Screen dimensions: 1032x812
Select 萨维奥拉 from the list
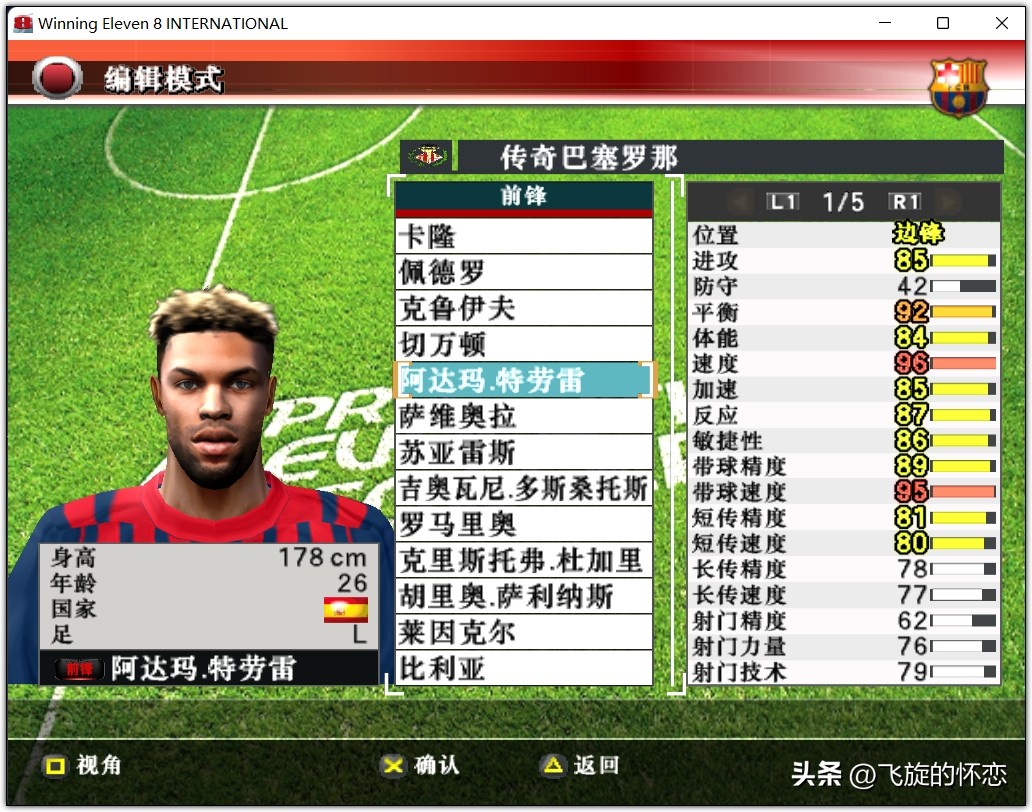click(x=523, y=416)
